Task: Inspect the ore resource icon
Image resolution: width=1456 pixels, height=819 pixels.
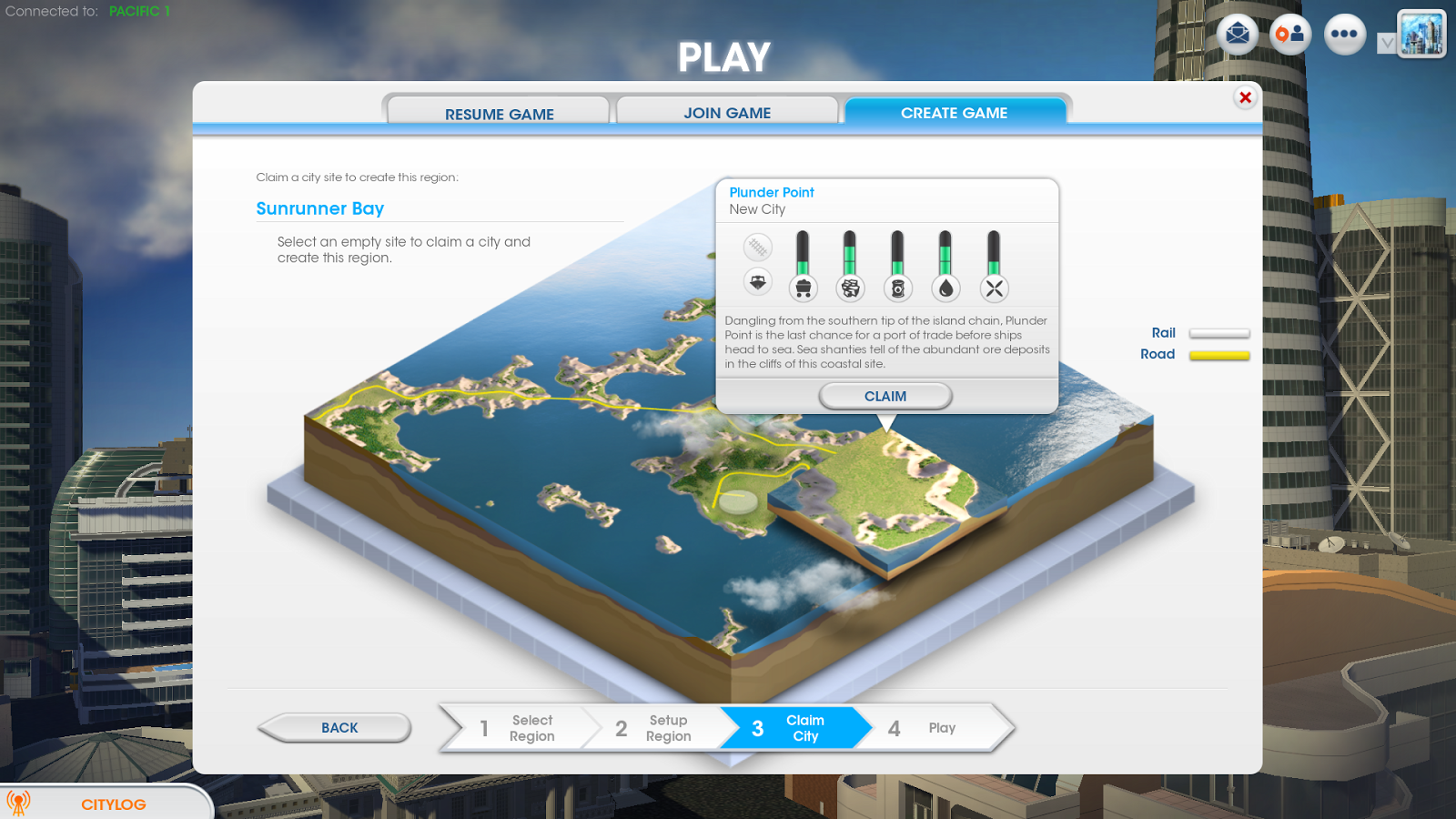Action: [851, 288]
